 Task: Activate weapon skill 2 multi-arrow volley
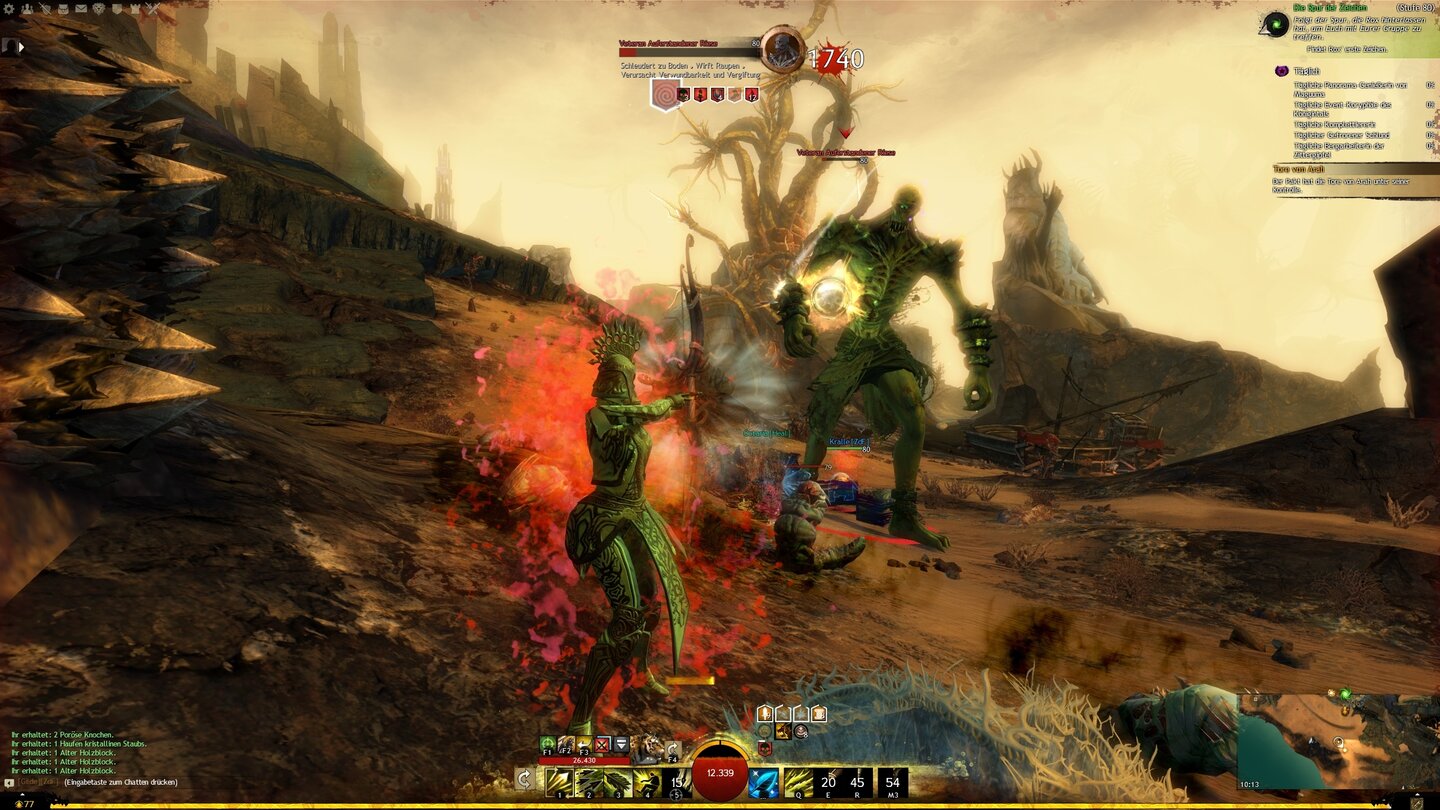(x=589, y=782)
